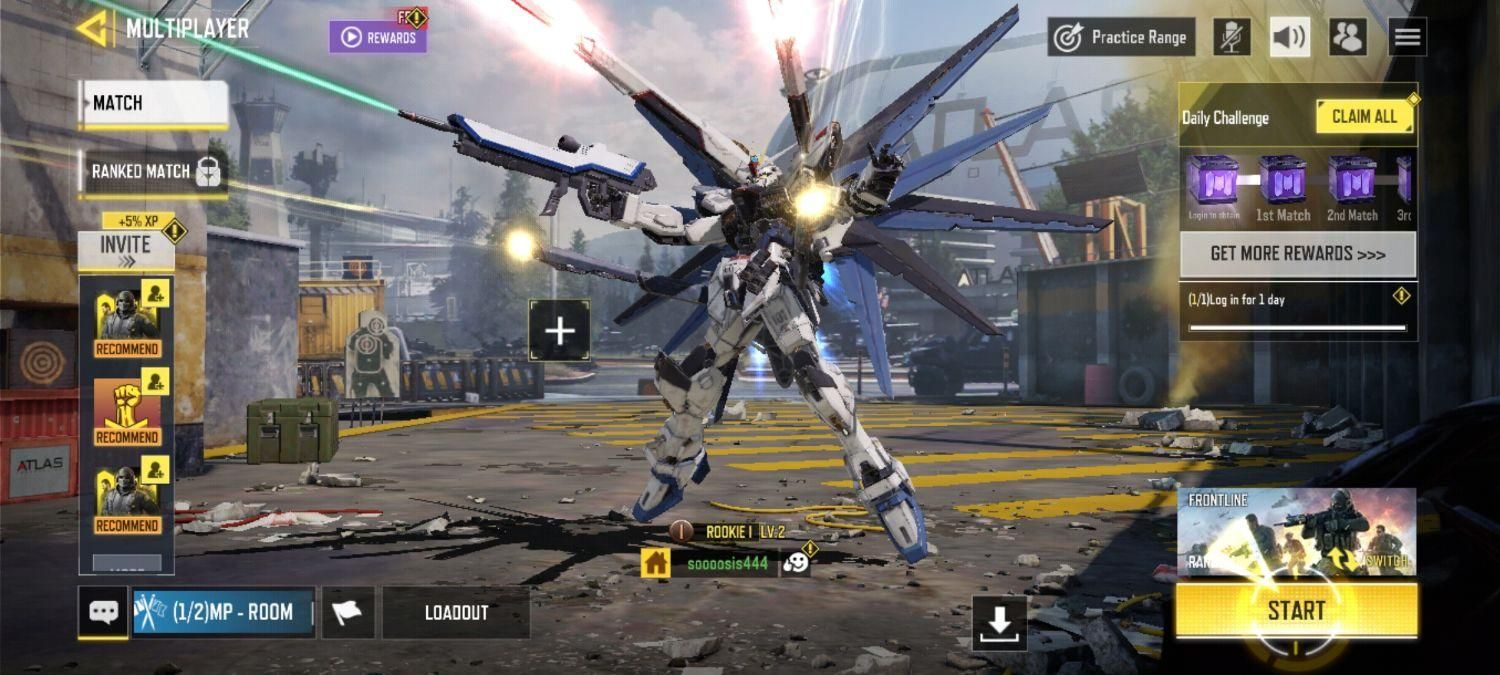Open the chat bubble icon
This screenshot has width=1500, height=675.
point(103,612)
